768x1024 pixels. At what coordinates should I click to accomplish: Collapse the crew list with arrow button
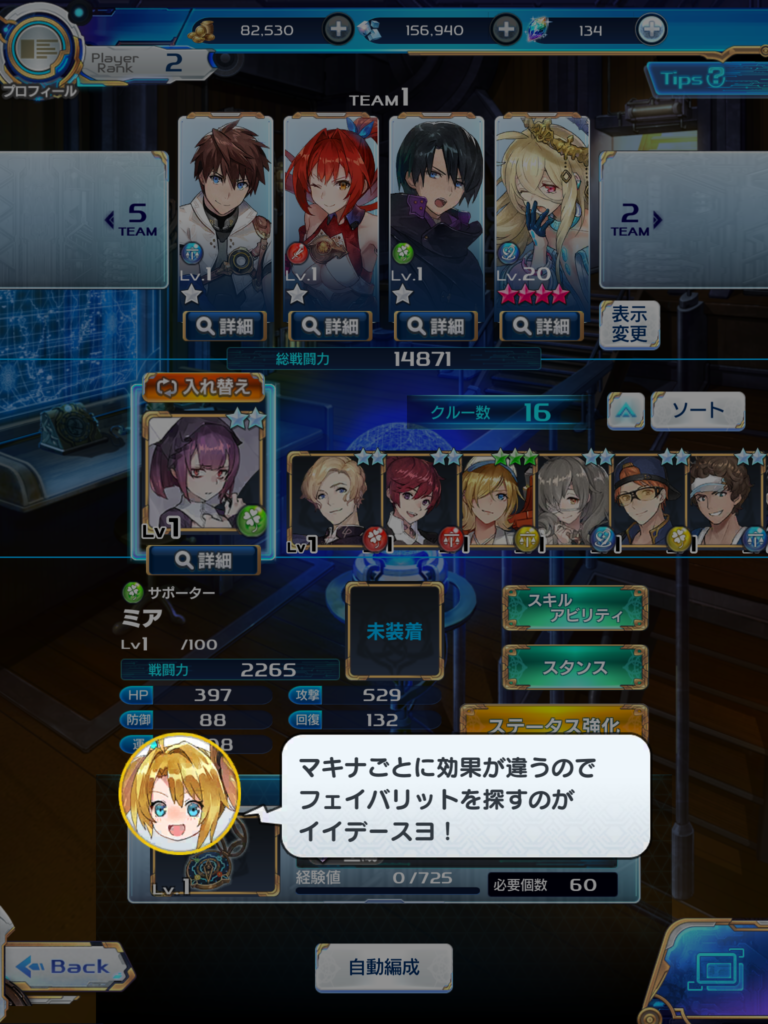pos(626,411)
